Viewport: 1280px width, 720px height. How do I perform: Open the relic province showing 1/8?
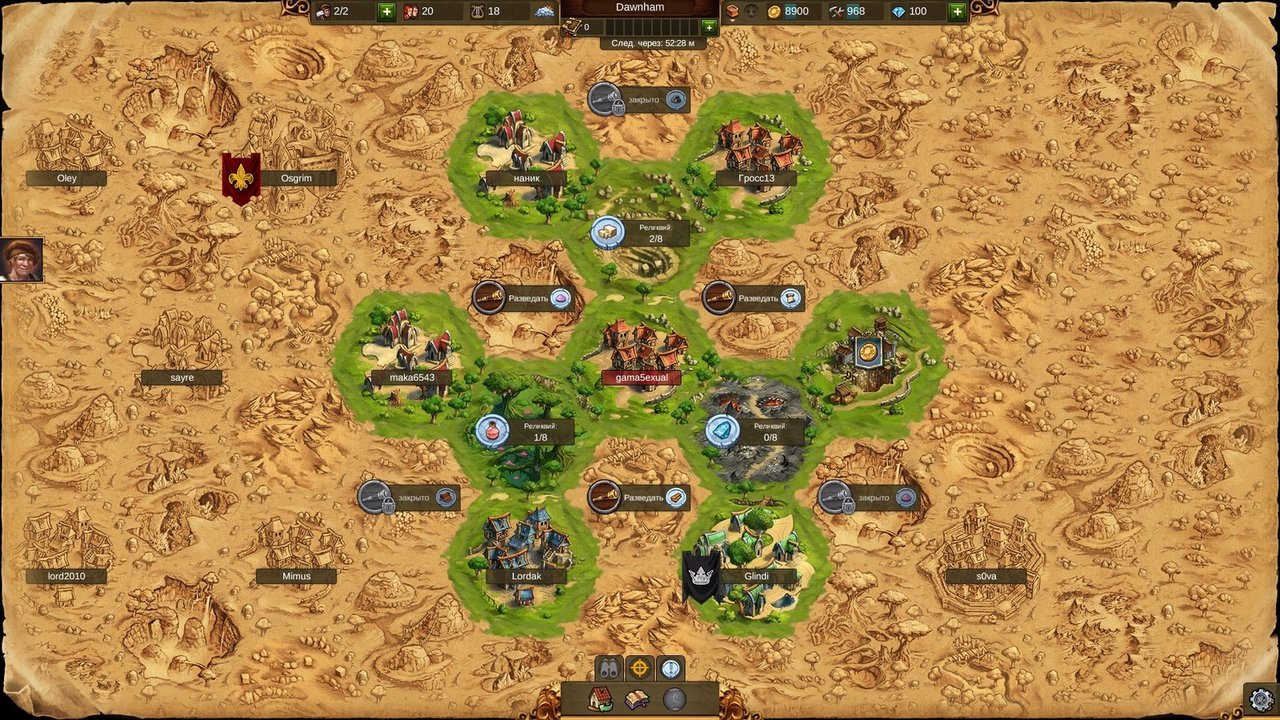(526, 431)
